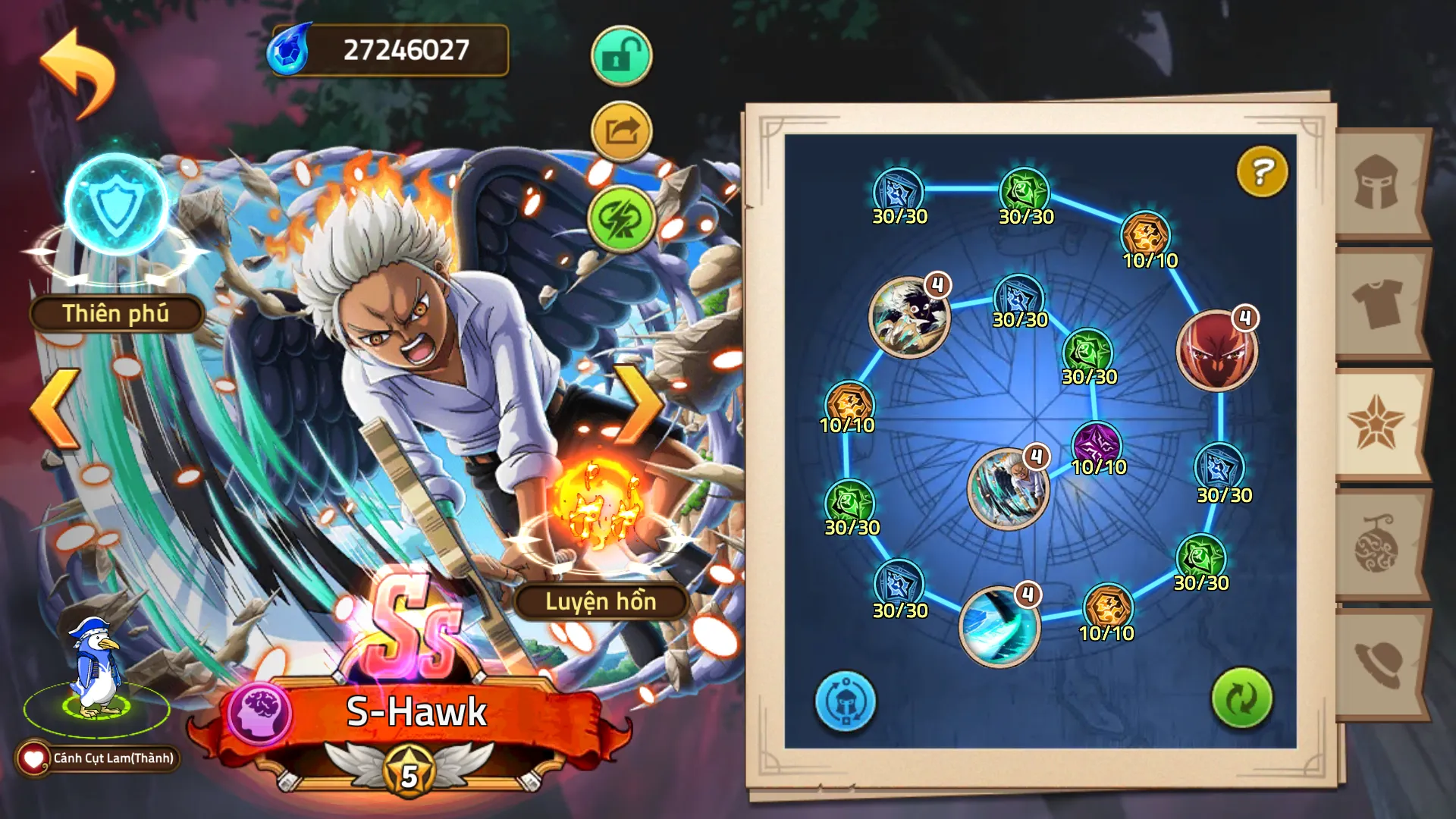1456x819 pixels.
Task: Open the yellow question mark help
Action: [1262, 172]
